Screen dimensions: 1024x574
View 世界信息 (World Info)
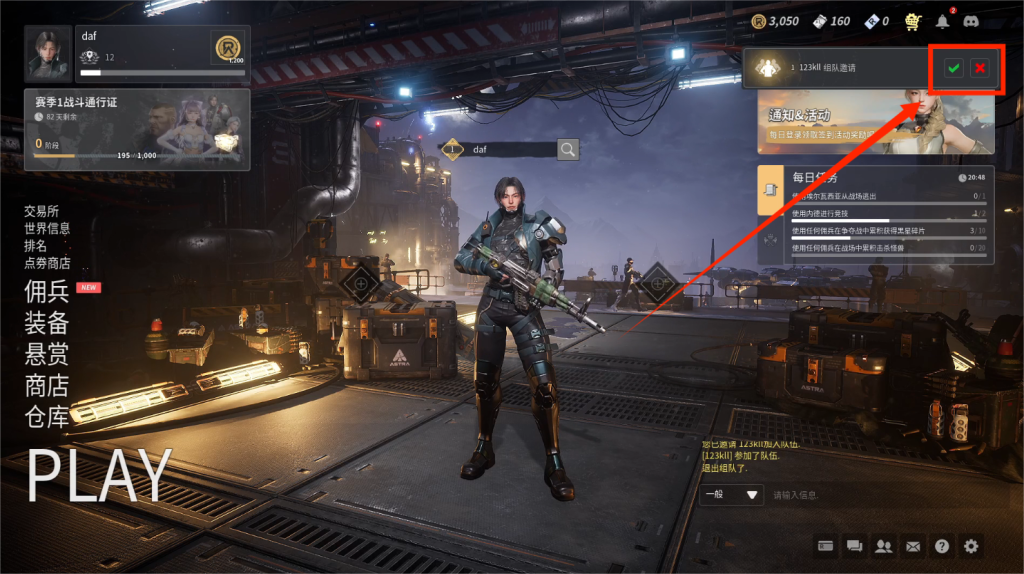[x=47, y=228]
